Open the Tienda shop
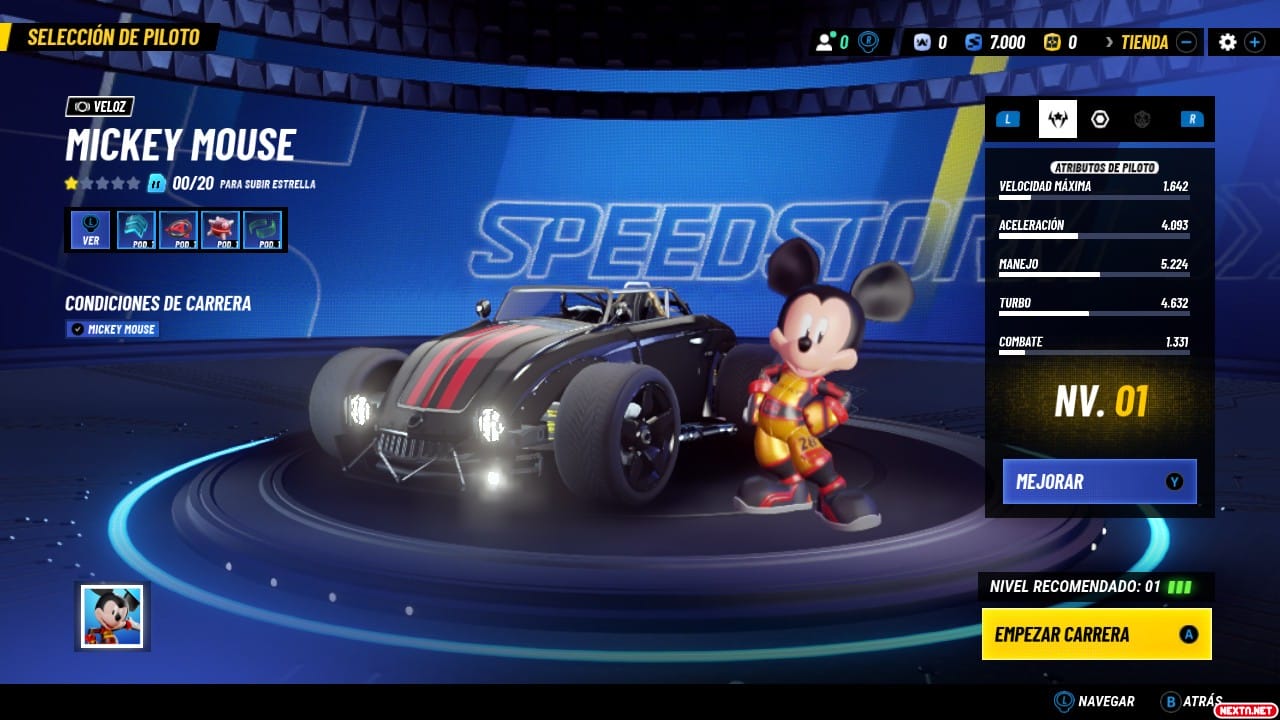 [1144, 42]
